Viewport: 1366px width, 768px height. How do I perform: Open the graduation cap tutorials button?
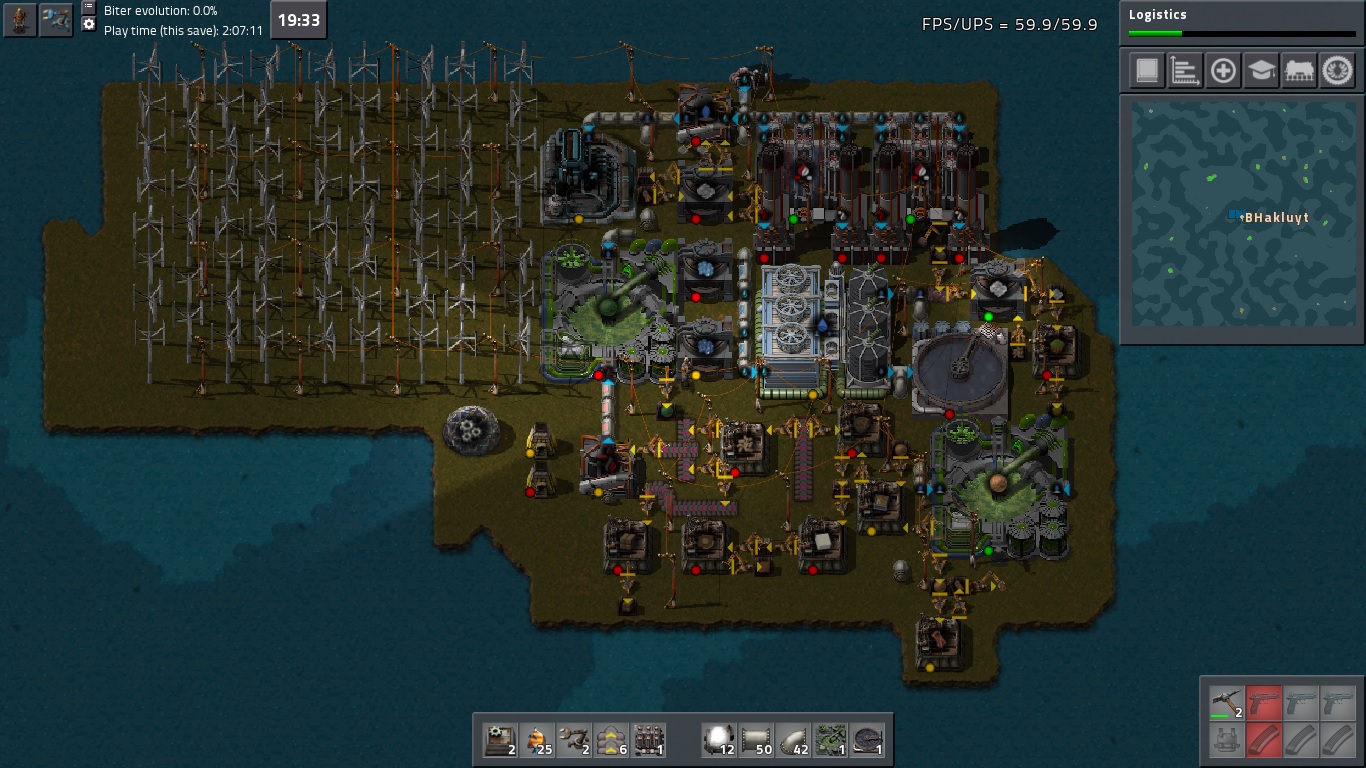click(1261, 71)
